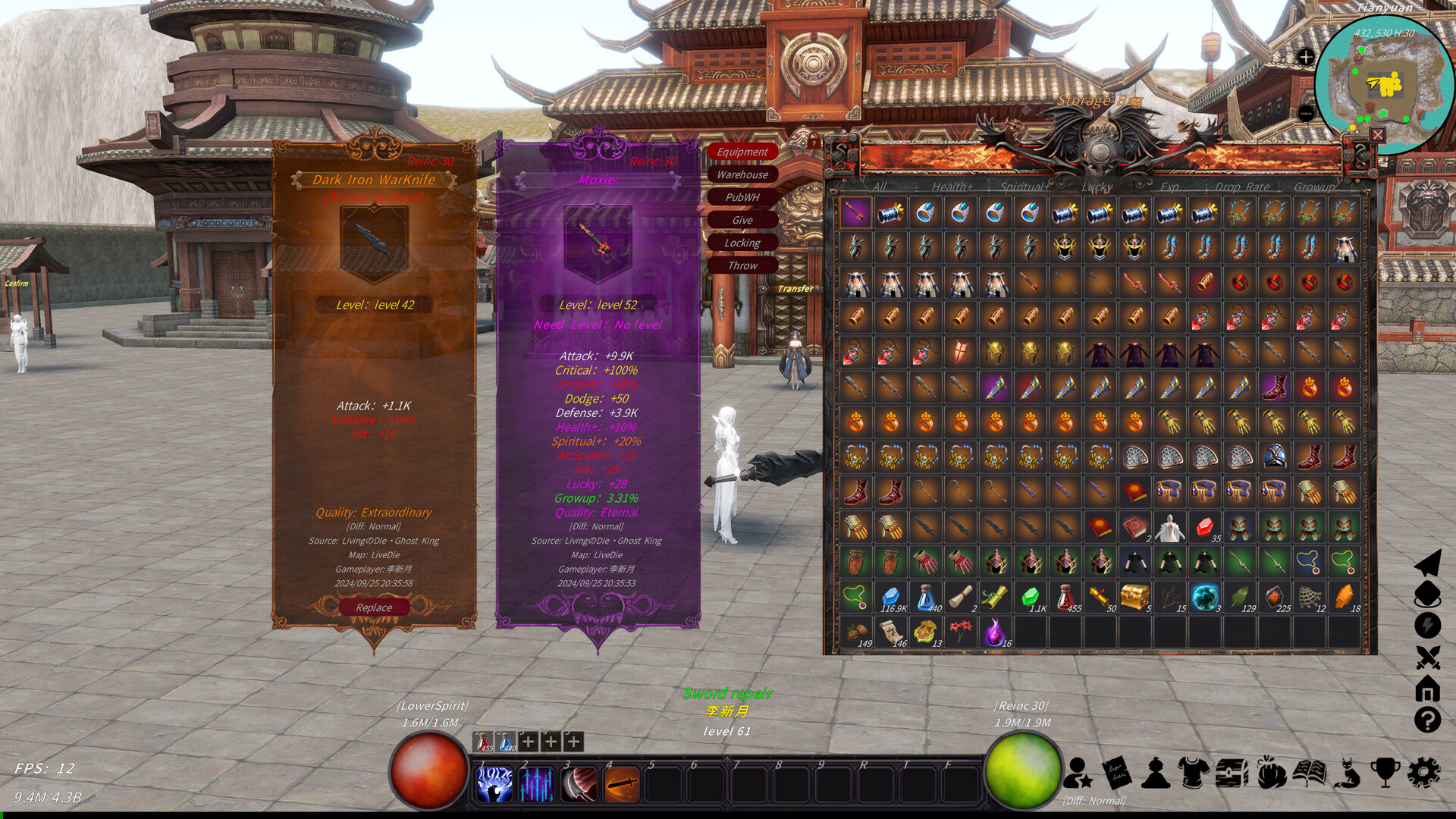This screenshot has width=1456, height=819.
Task: Close the Storage Bag window
Action: pos(1378,135)
